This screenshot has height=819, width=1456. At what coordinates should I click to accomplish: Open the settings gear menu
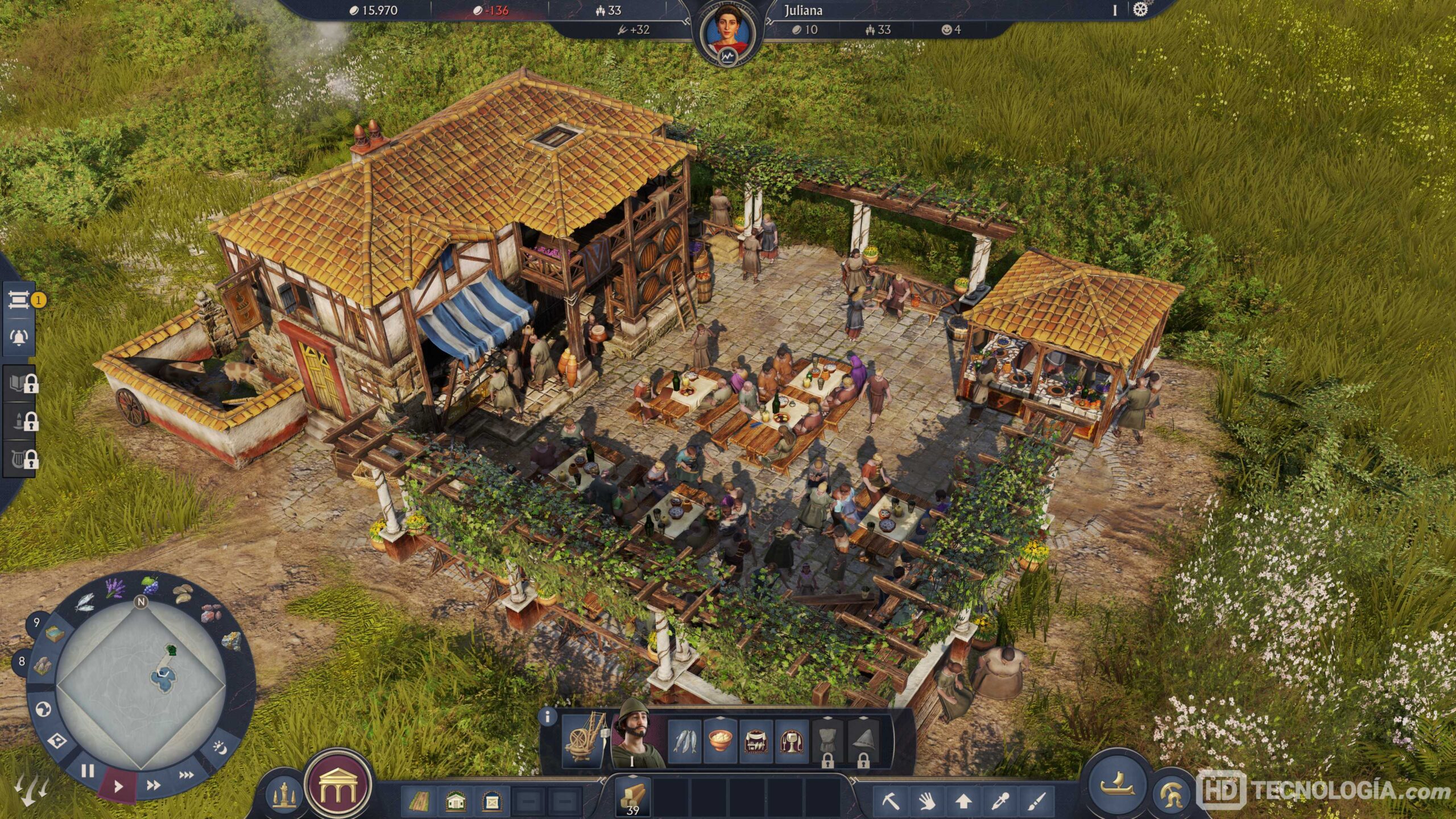click(x=1140, y=10)
